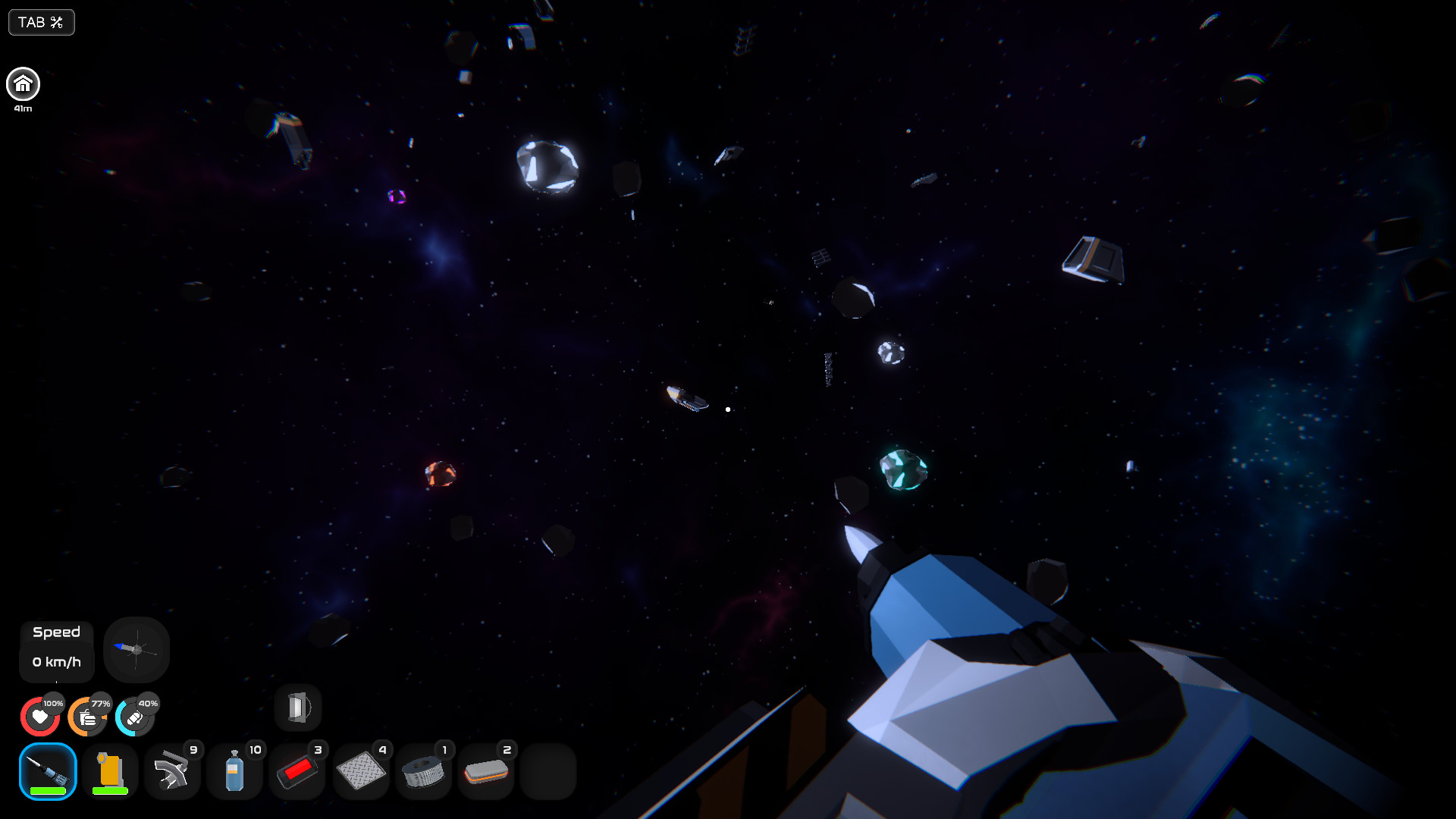Select the red battery stack of three
The height and width of the screenshot is (819, 1456).
click(x=297, y=770)
